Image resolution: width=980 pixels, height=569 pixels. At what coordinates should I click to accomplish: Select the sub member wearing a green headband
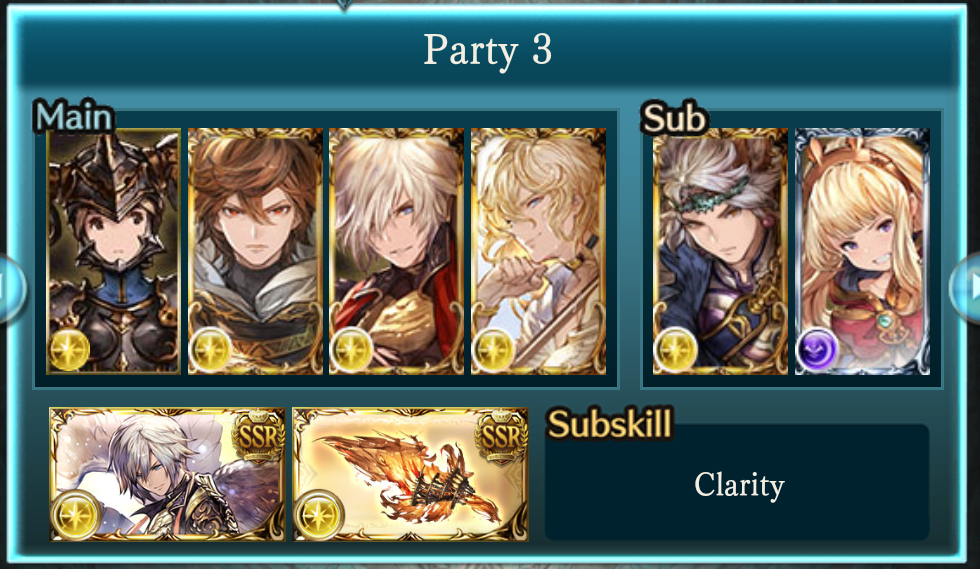(x=720, y=251)
